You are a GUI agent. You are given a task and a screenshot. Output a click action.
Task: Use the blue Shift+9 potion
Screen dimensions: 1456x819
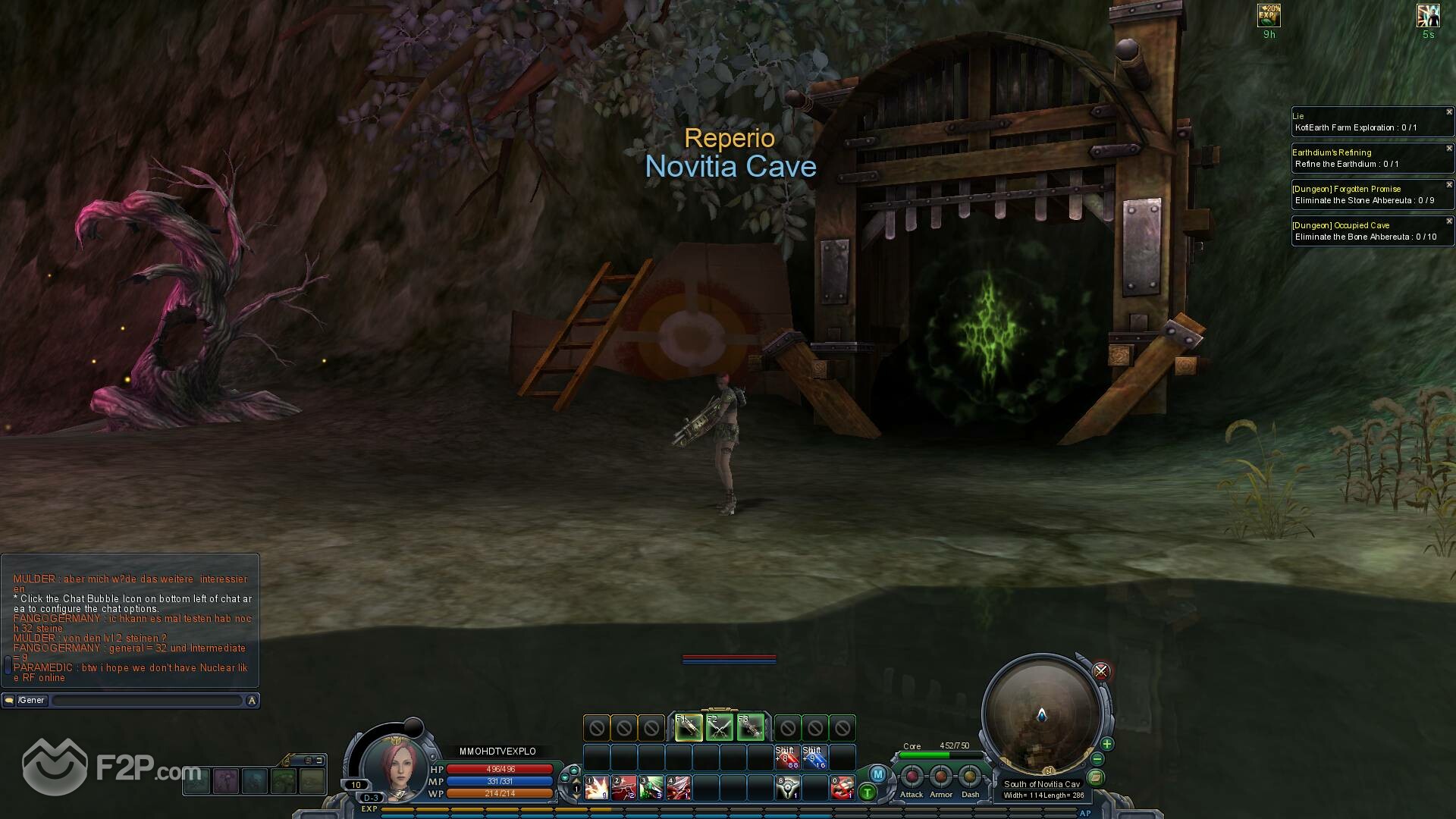click(x=814, y=758)
